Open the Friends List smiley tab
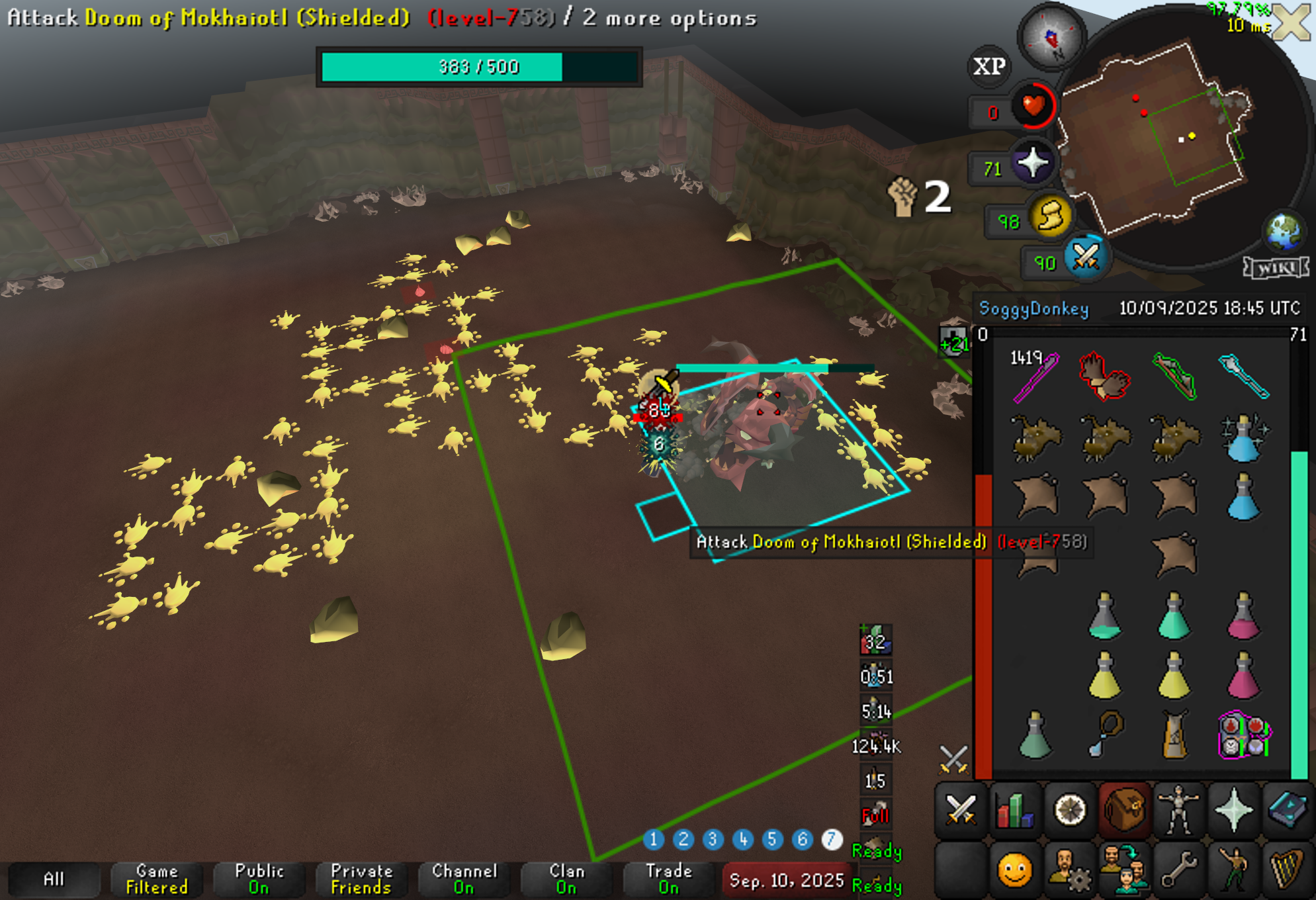Image resolution: width=1316 pixels, height=900 pixels. pyautogui.click(x=1014, y=870)
